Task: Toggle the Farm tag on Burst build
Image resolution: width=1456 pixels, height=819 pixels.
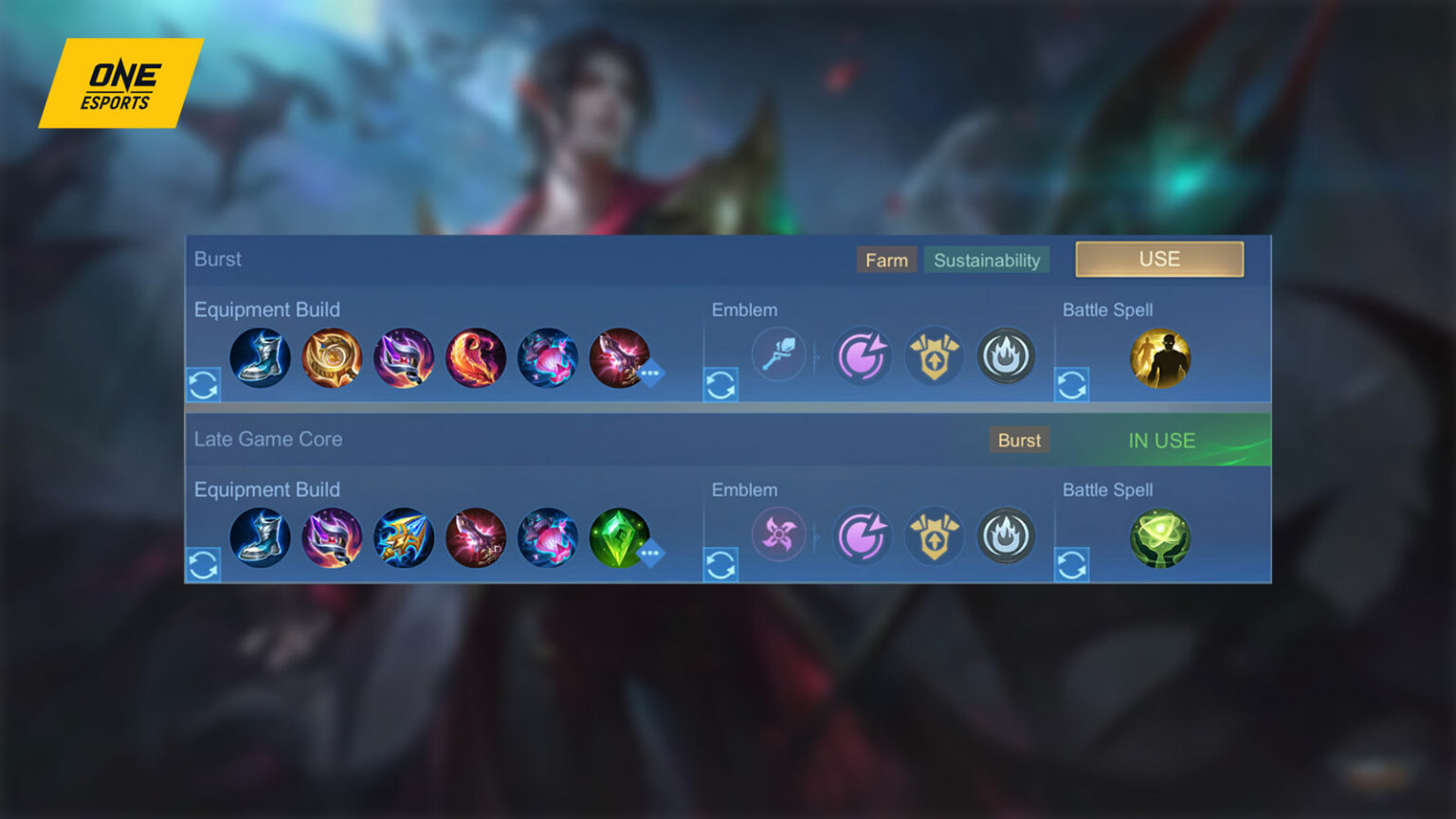Action: 886,259
